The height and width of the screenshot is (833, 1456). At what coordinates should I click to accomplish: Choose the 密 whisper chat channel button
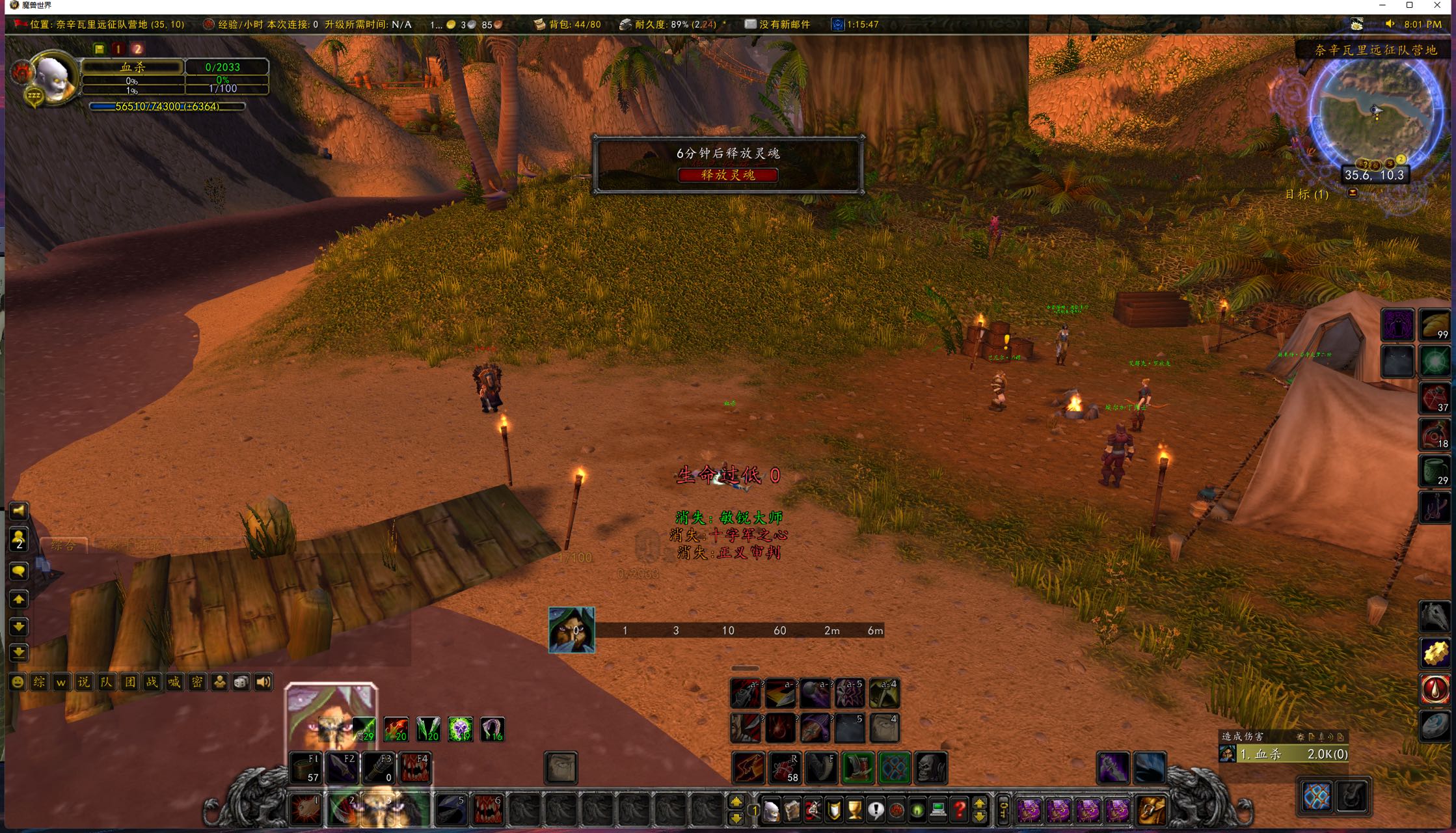(x=196, y=682)
